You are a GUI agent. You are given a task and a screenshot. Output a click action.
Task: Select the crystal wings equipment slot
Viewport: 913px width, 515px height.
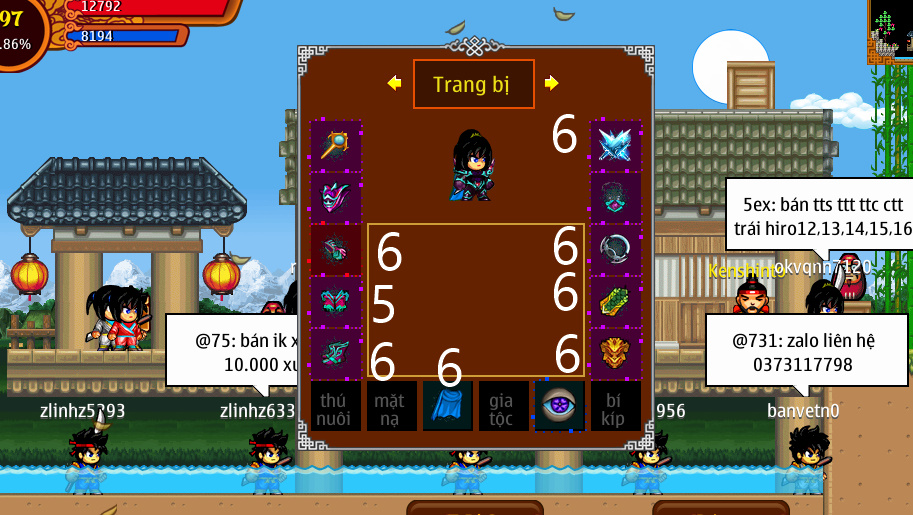coord(615,146)
